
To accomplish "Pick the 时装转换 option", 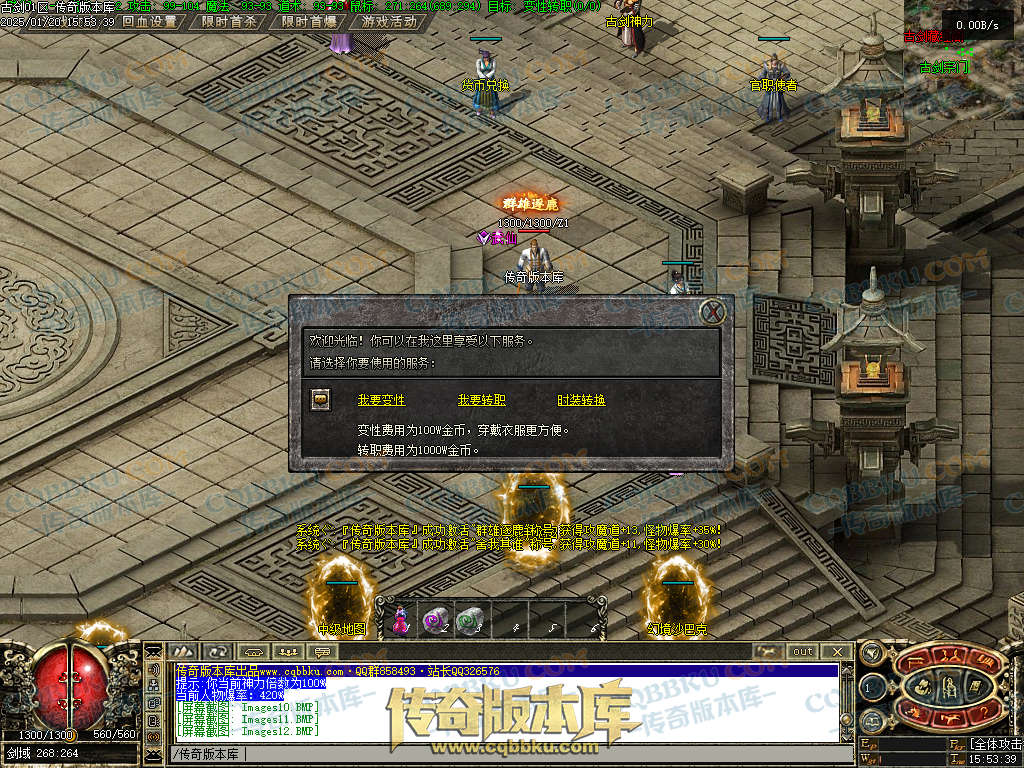I will coord(581,400).
